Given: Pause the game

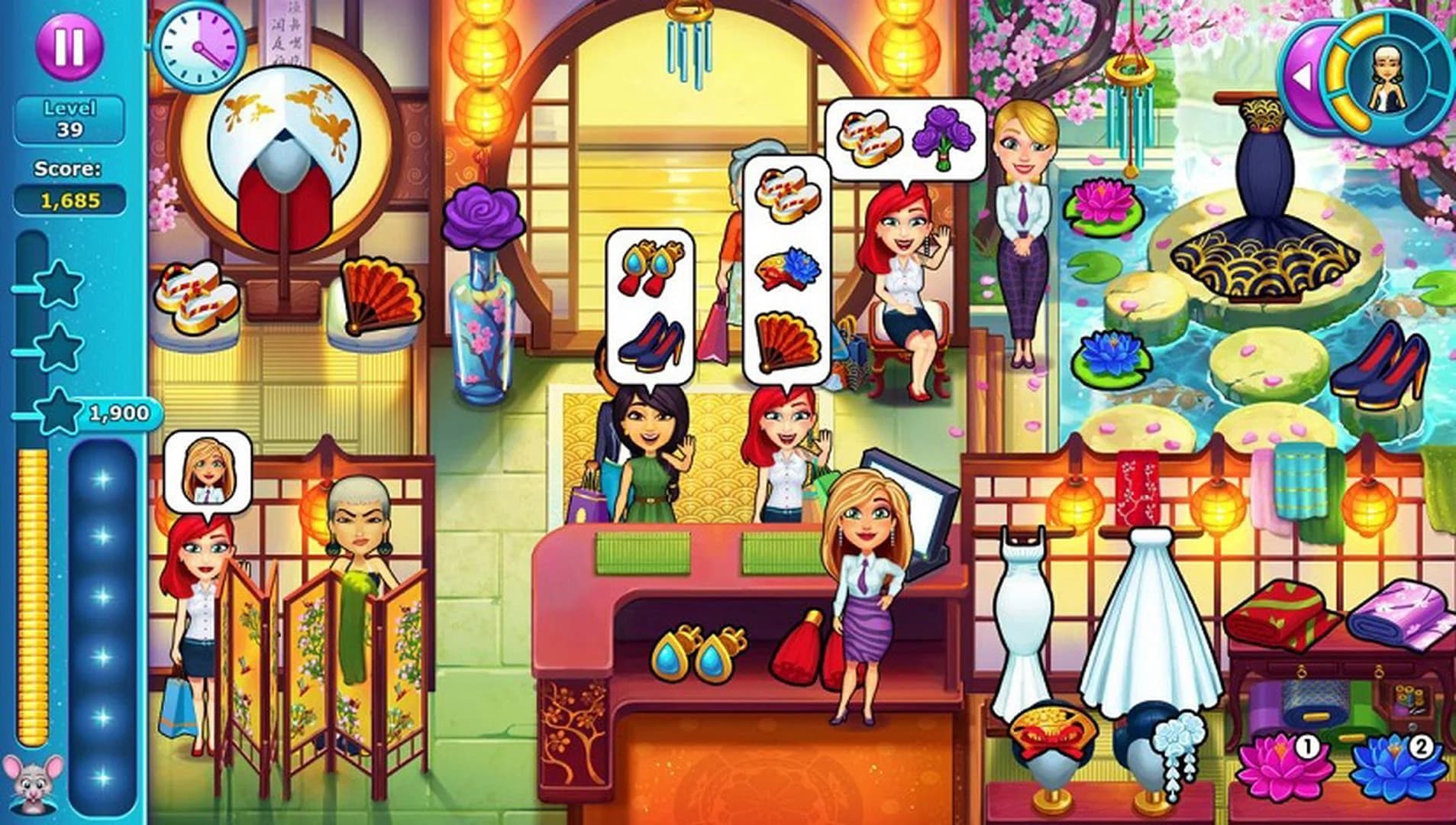Looking at the screenshot, I should tap(68, 46).
